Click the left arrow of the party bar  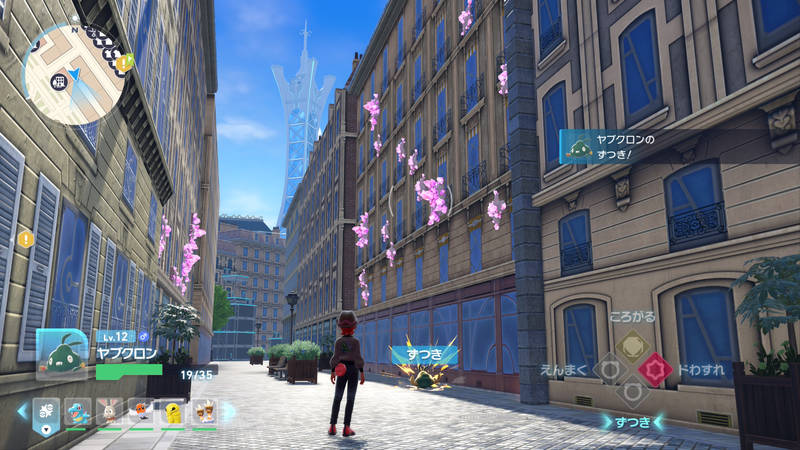pos(21,411)
